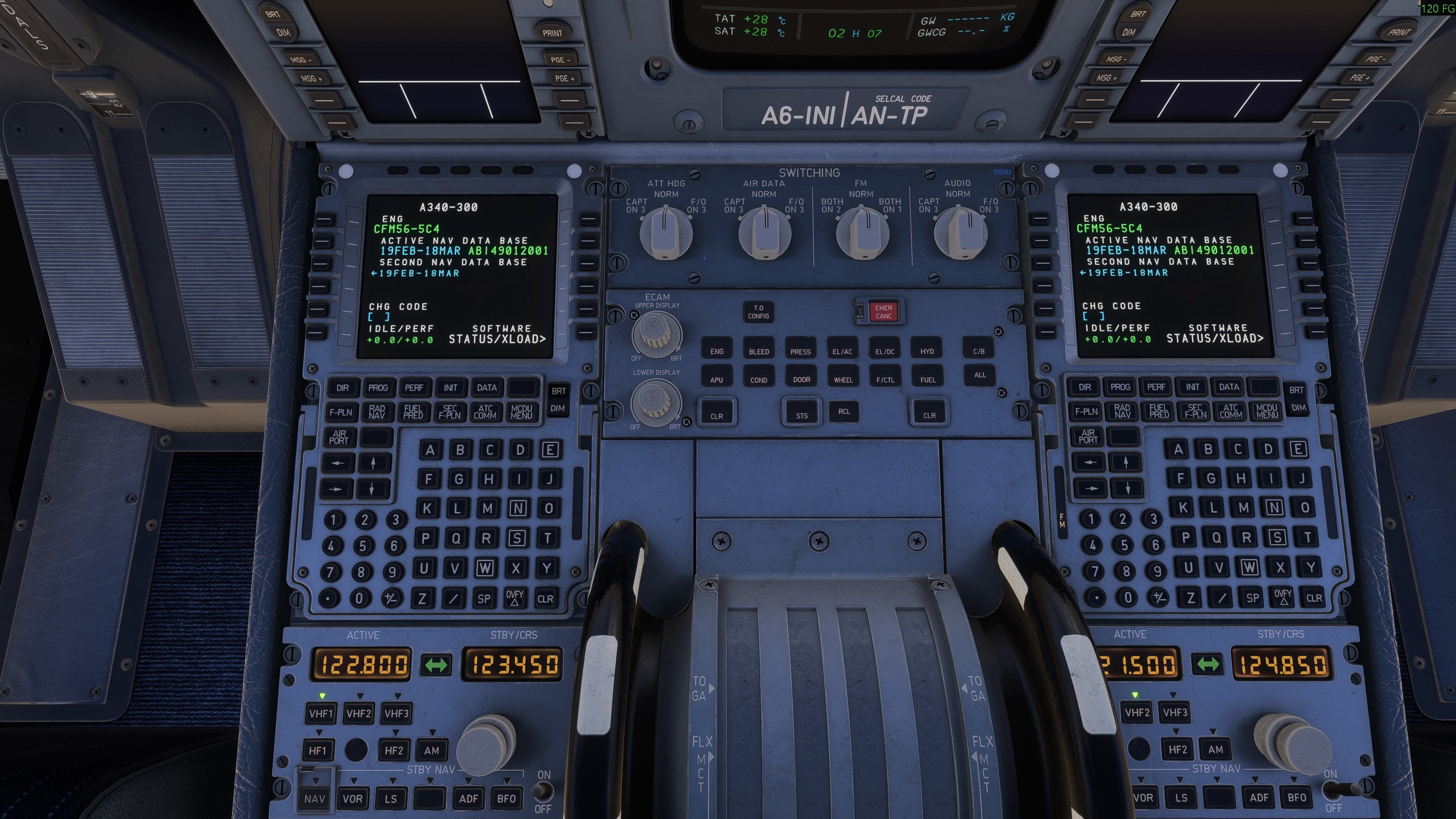Run the T.O CONFIG test
The width and height of the screenshot is (1456, 819).
(758, 312)
